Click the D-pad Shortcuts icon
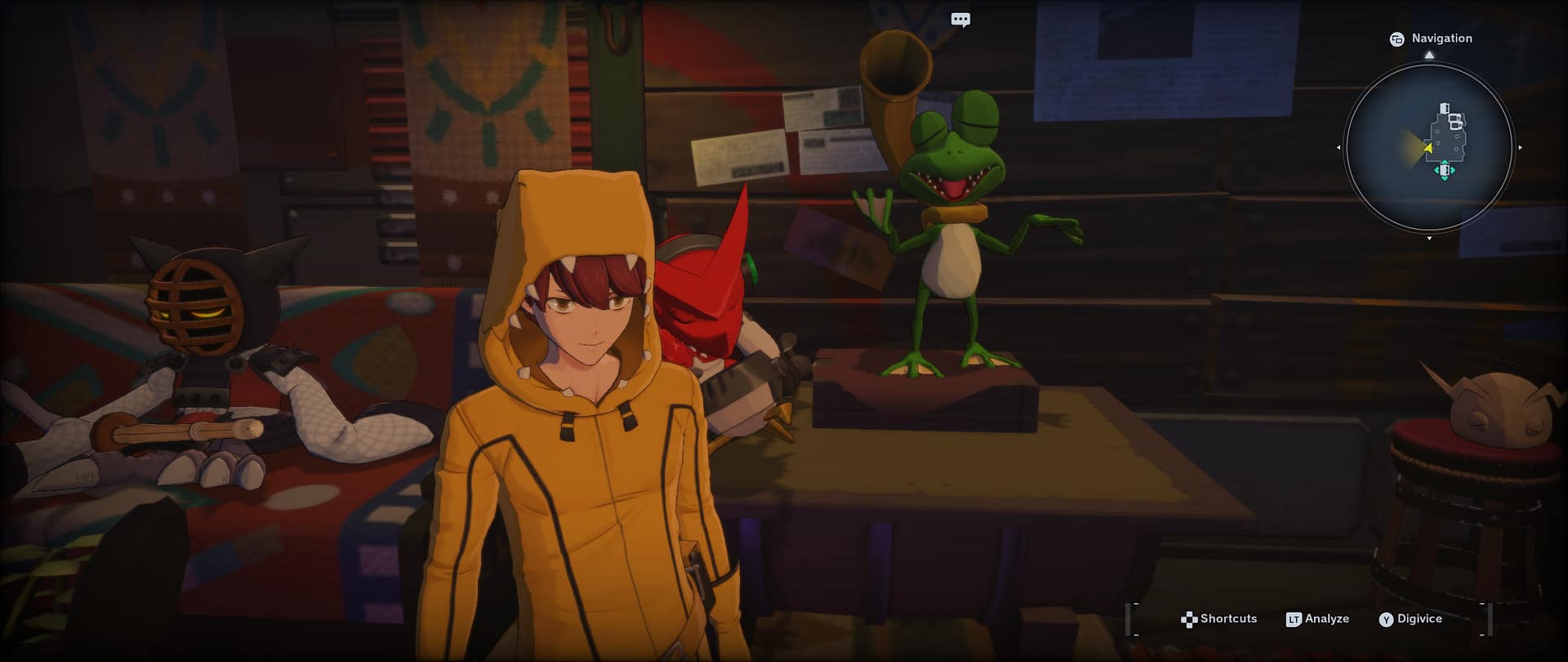The height and width of the screenshot is (662, 1568). (x=1189, y=619)
